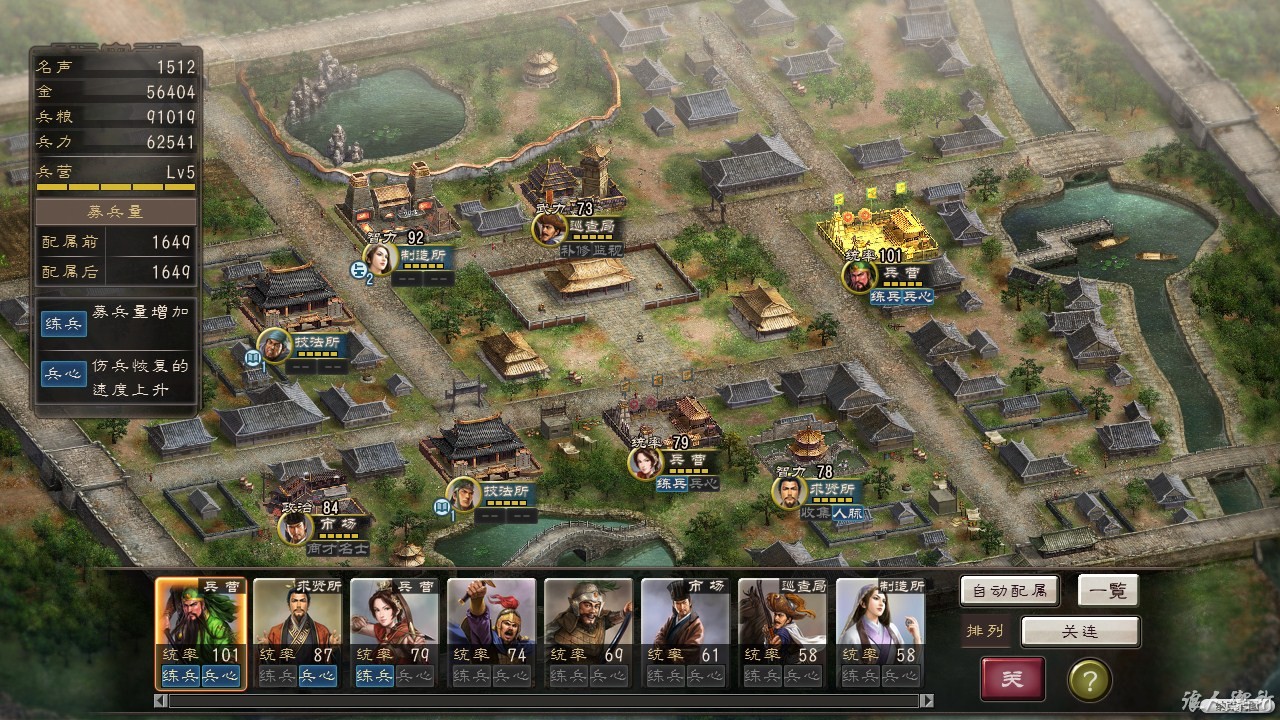The width and height of the screenshot is (1280, 720).
Task: Click the 练兵 trait button in the left panel
Action: (x=63, y=323)
